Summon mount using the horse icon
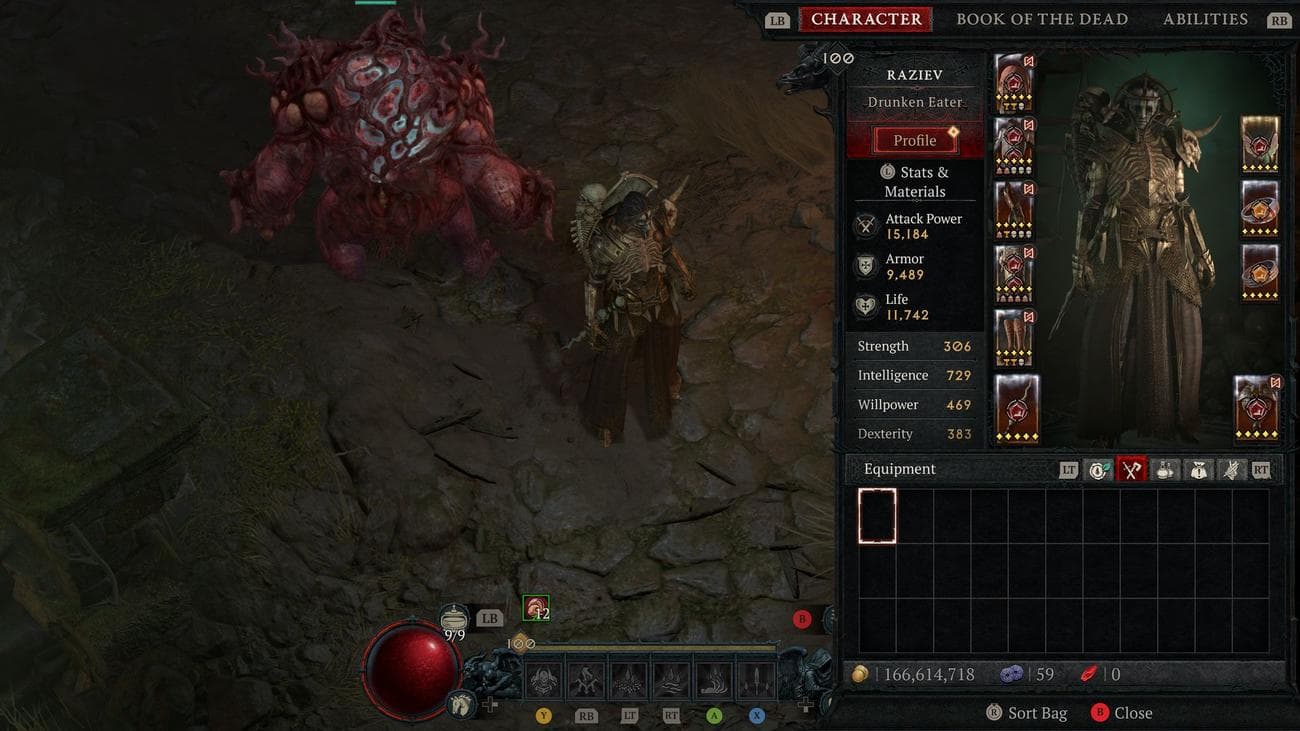This screenshot has width=1300, height=731. pyautogui.click(x=461, y=705)
